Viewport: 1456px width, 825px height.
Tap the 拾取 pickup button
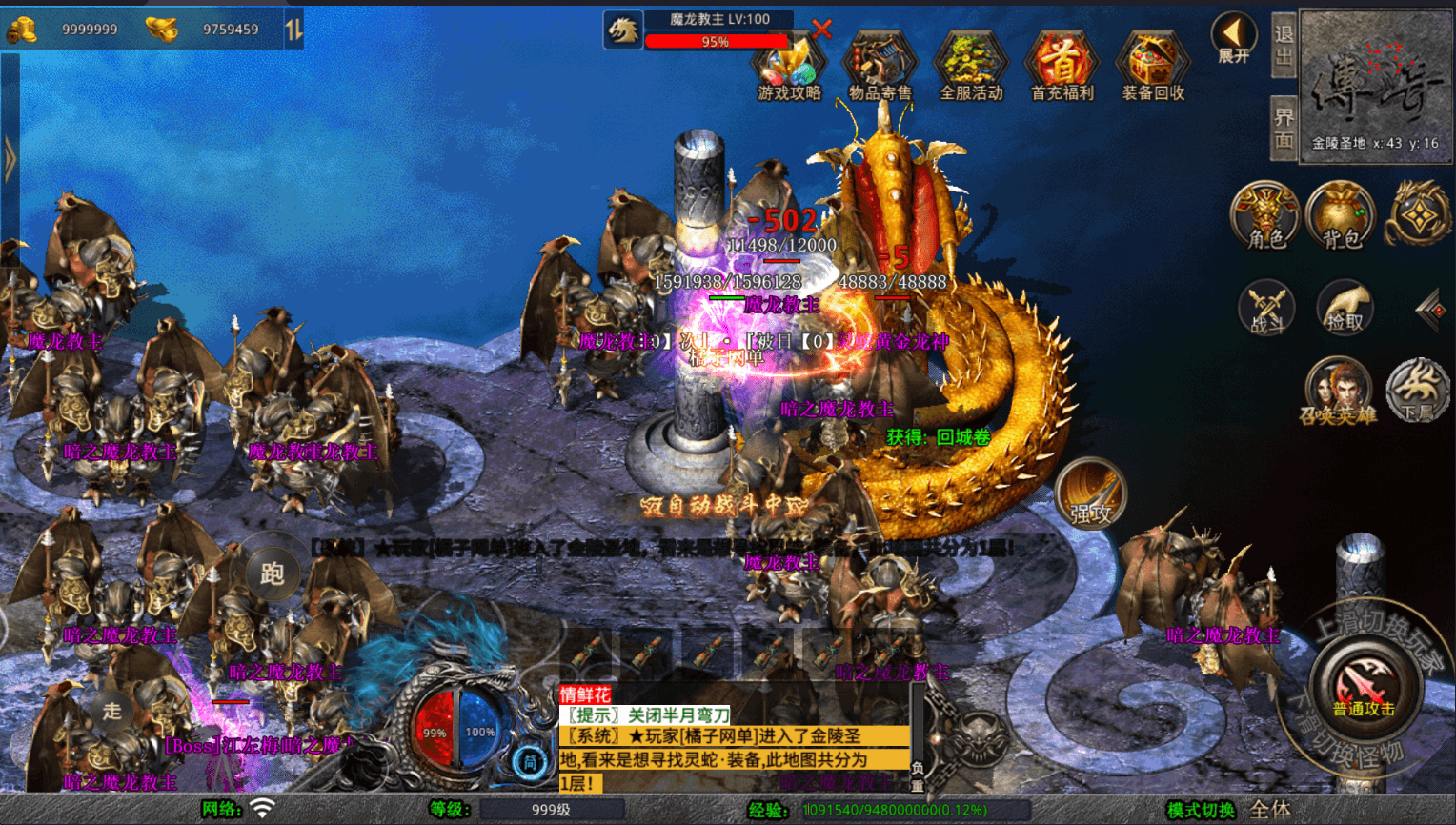(x=1344, y=309)
